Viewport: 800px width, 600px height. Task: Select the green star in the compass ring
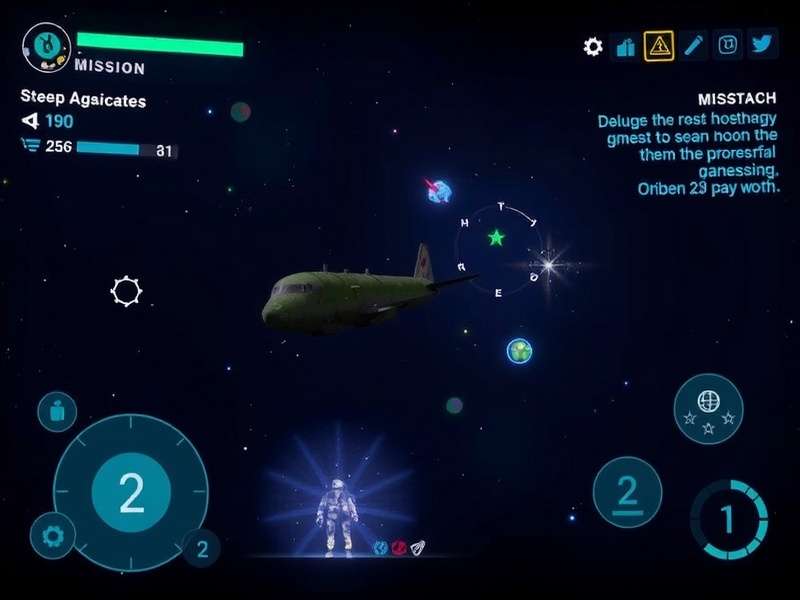[x=496, y=238]
